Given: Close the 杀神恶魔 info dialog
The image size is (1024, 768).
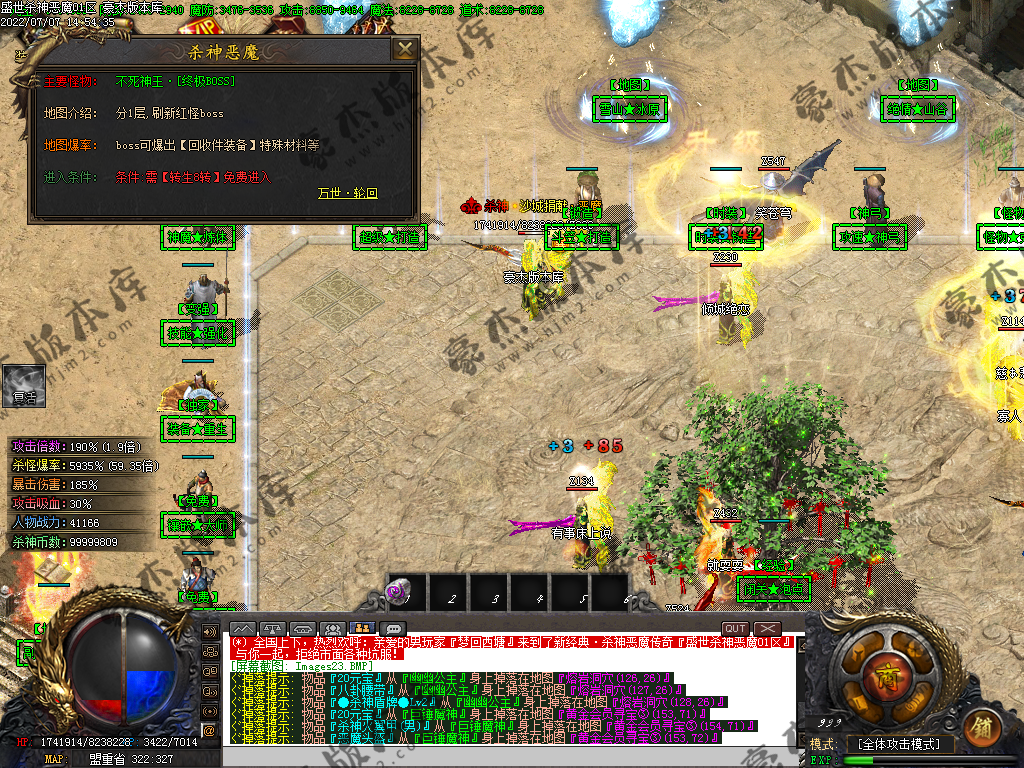Looking at the screenshot, I should point(404,50).
